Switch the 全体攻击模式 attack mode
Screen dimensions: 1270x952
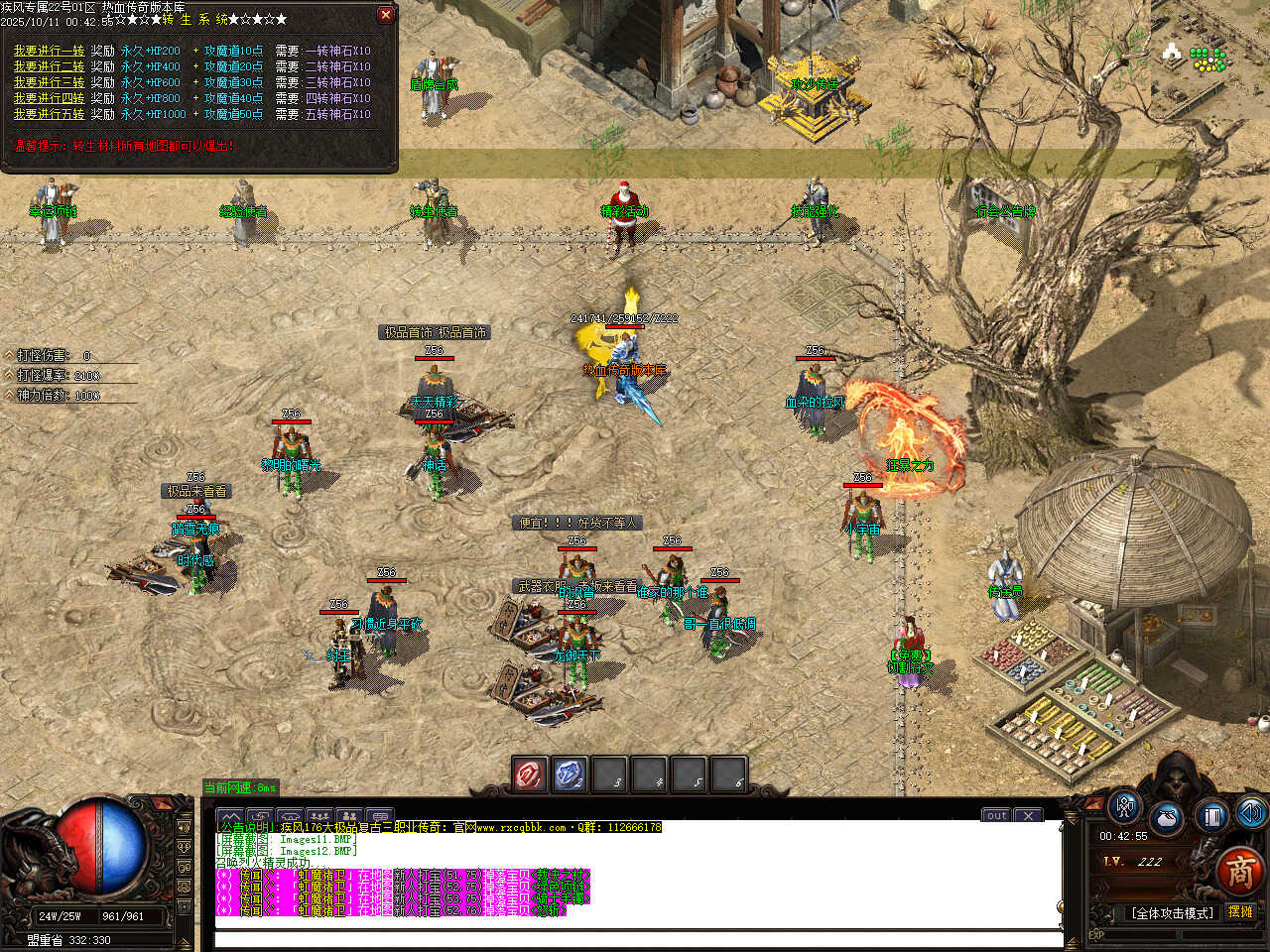pos(1172,913)
